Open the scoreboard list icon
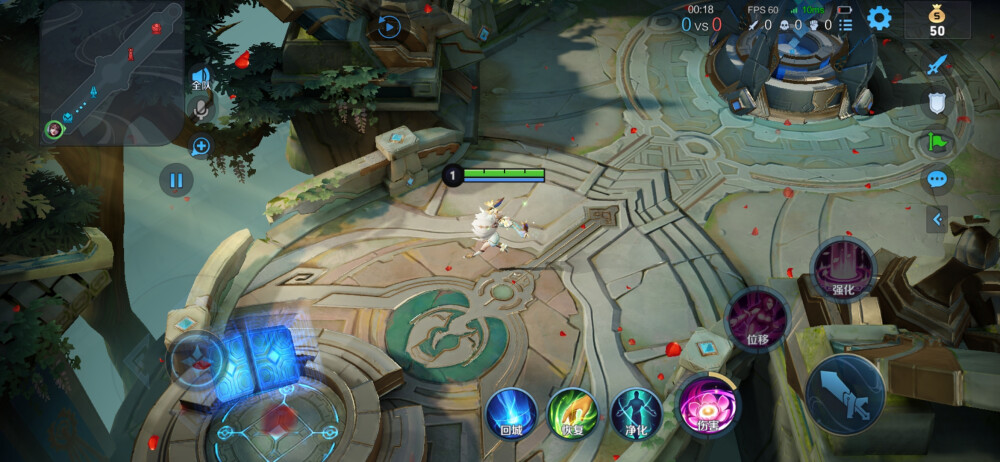Image resolution: width=1000 pixels, height=462 pixels. [846, 24]
